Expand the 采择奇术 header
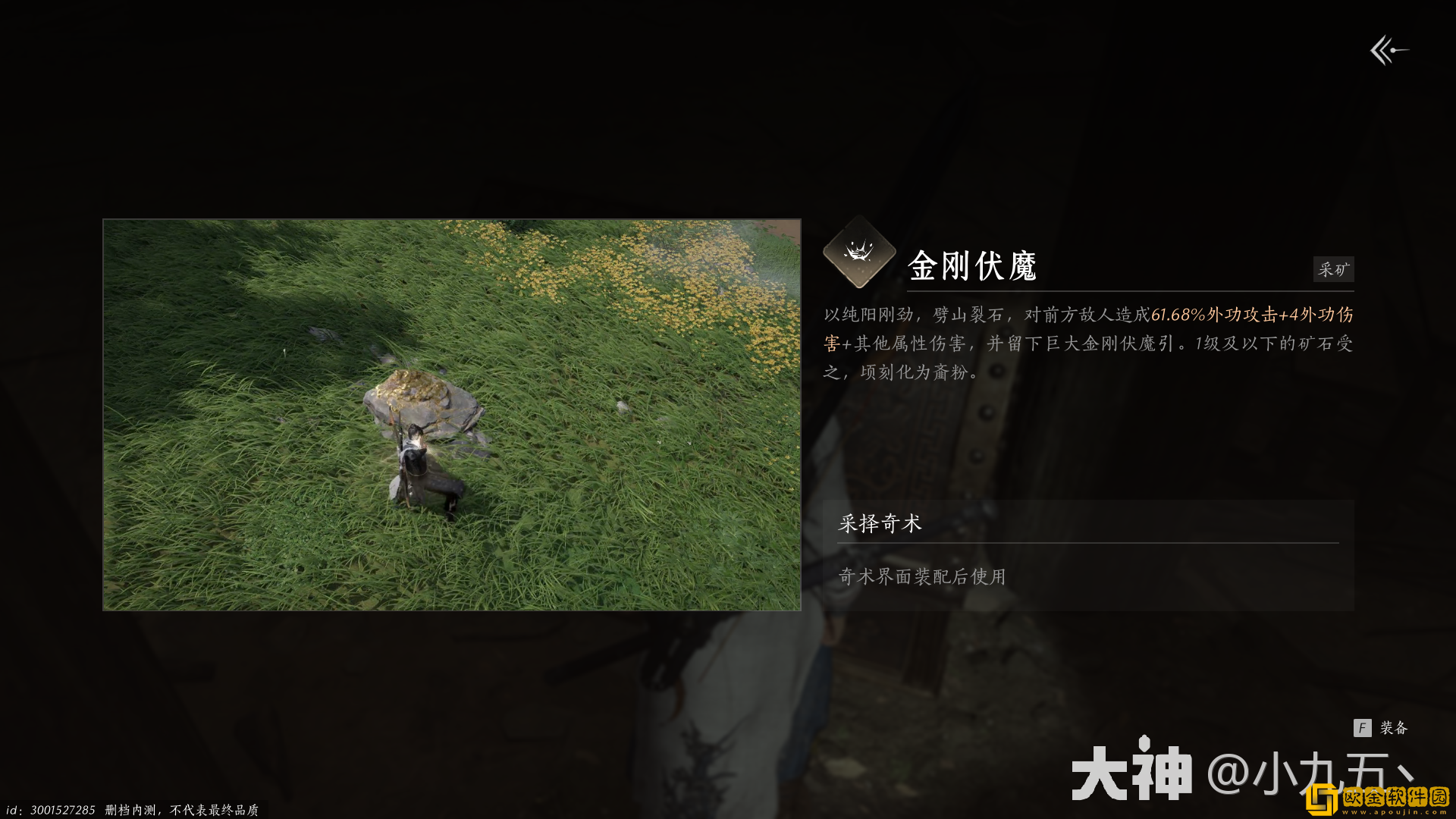 pos(880,523)
